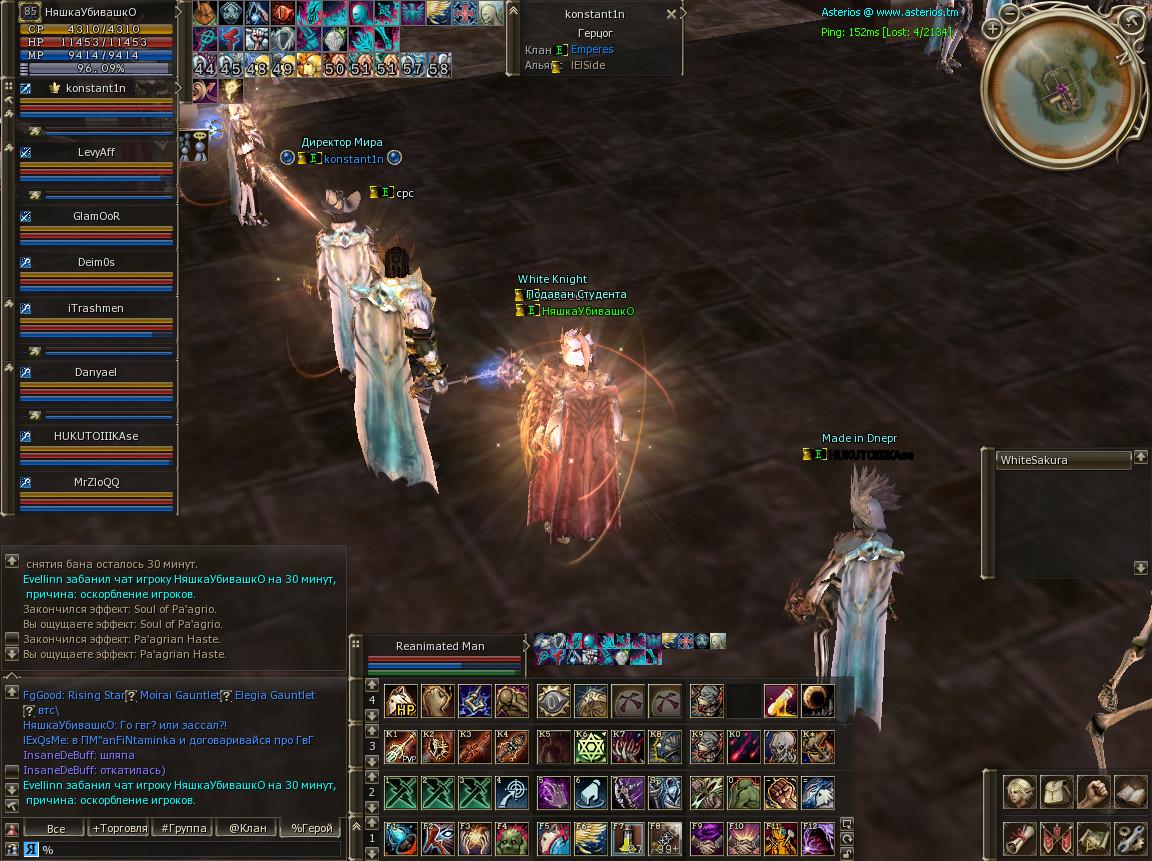Activate the green hexagram skill on K6
This screenshot has width=1152, height=861.
pyautogui.click(x=591, y=747)
